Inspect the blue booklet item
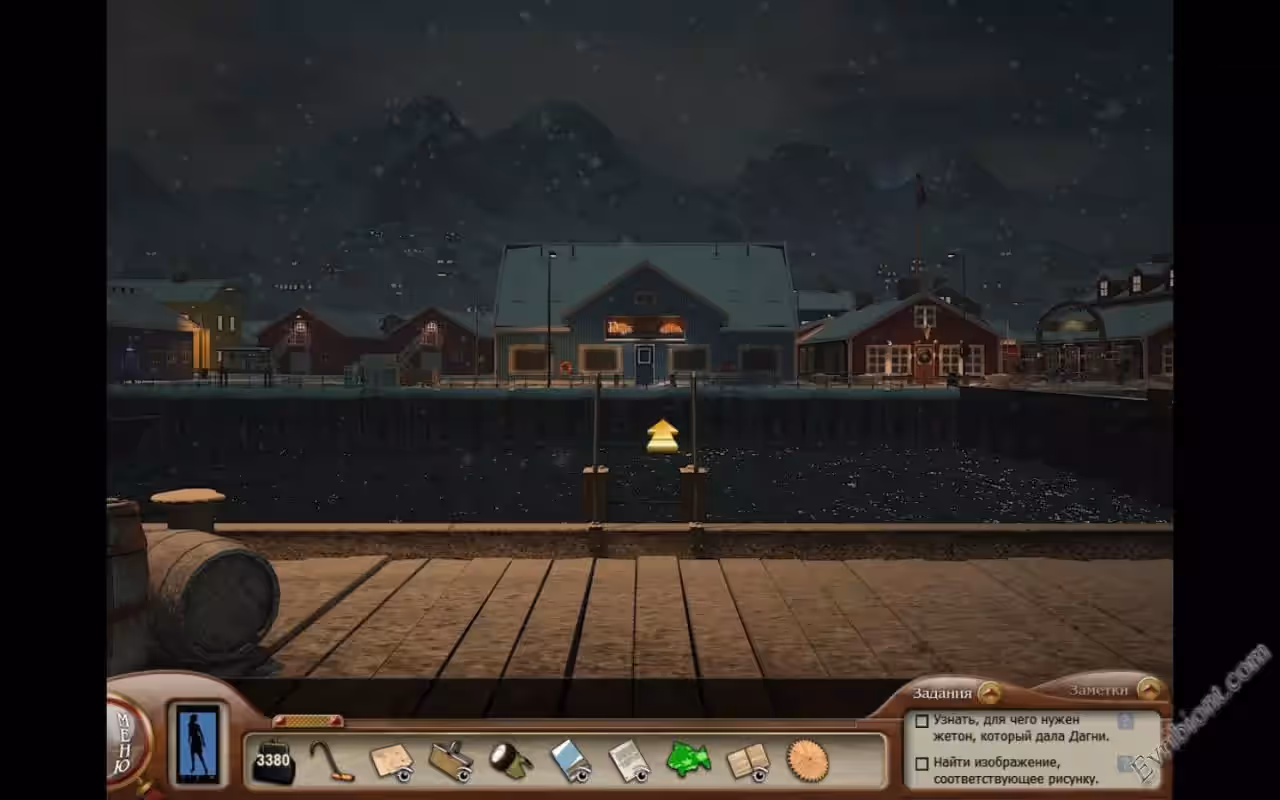The image size is (1280, 800). tap(570, 761)
